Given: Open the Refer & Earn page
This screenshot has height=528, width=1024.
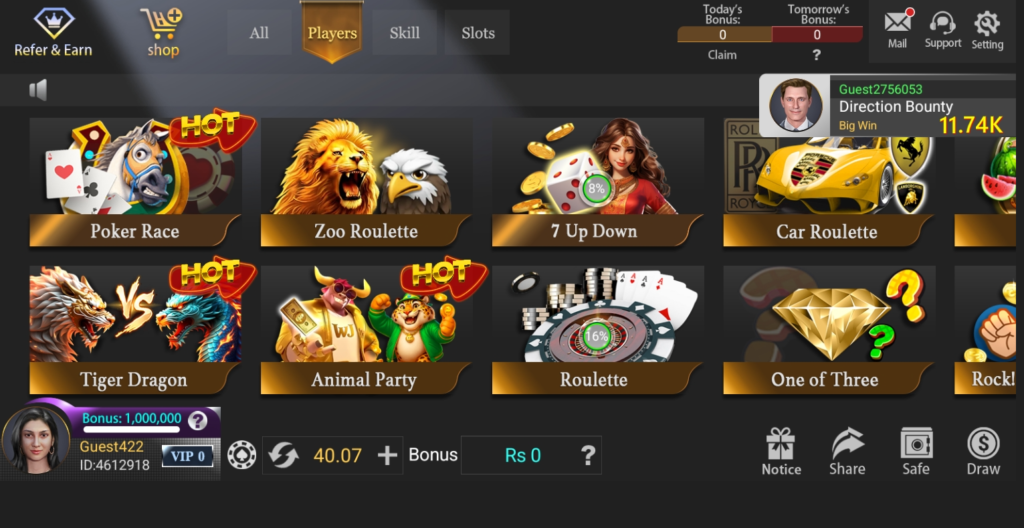Looking at the screenshot, I should click(x=53, y=32).
